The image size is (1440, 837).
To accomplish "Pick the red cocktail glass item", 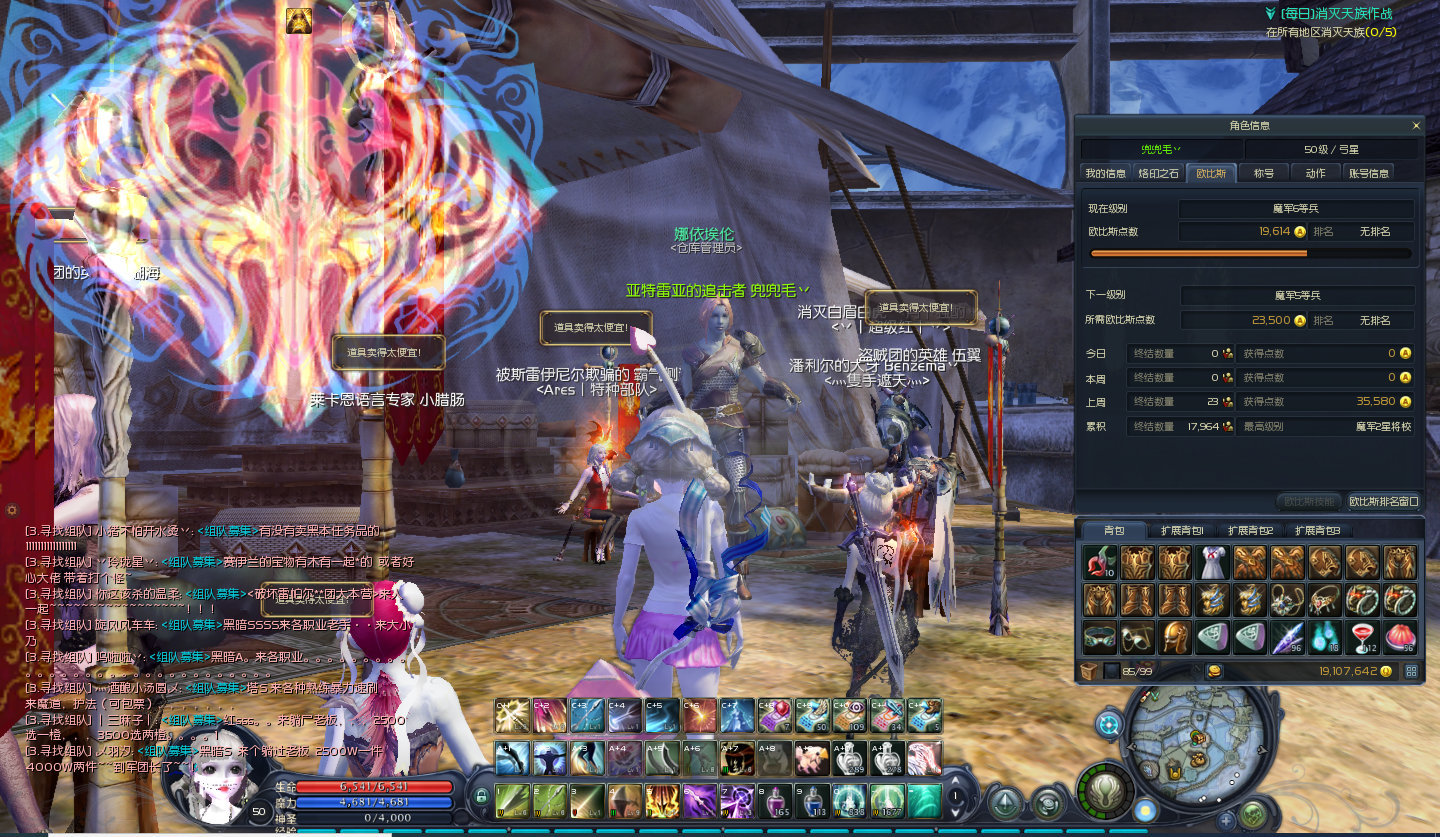I will point(1362,637).
